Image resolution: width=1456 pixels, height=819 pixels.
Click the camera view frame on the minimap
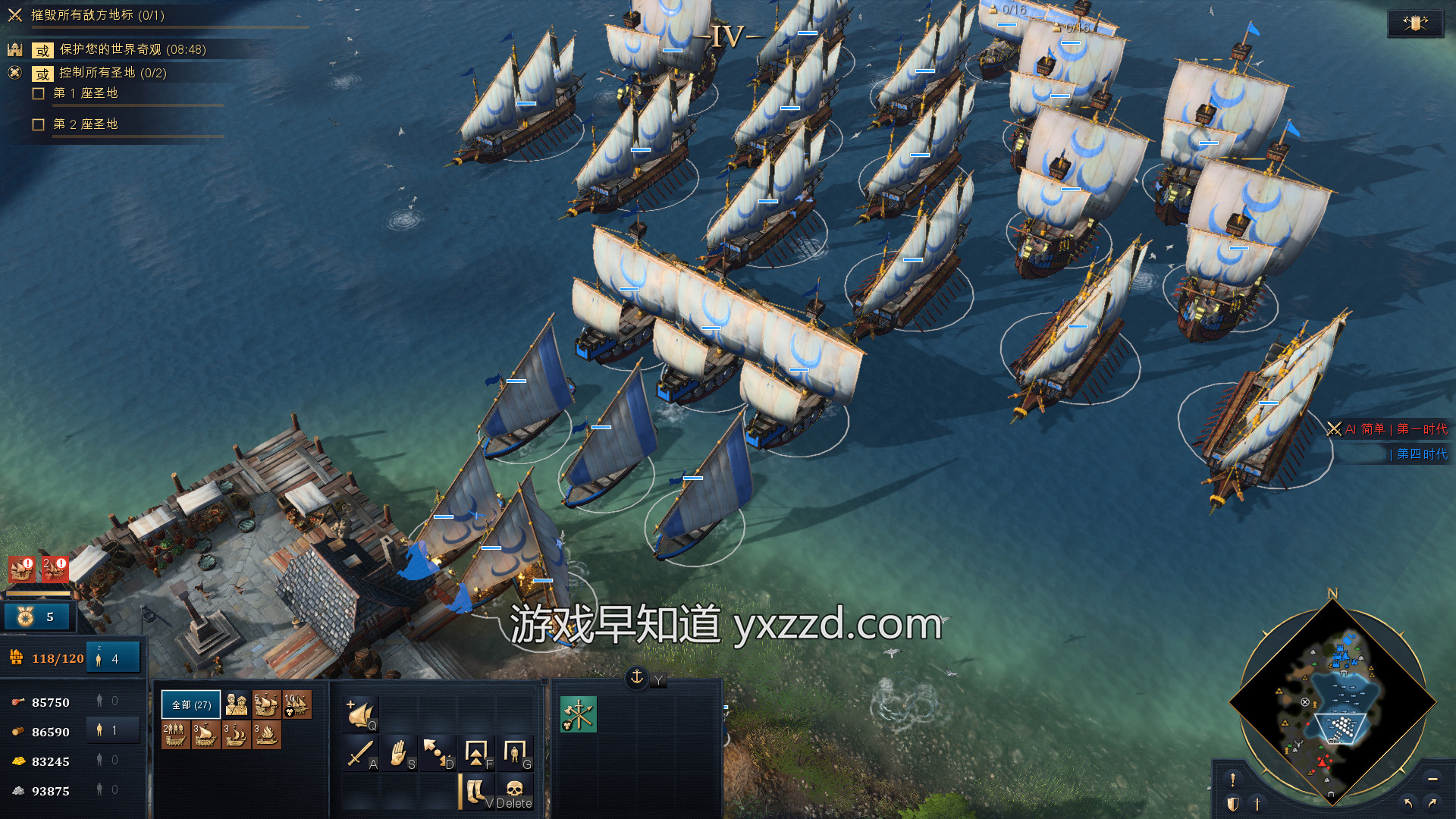point(1340,728)
